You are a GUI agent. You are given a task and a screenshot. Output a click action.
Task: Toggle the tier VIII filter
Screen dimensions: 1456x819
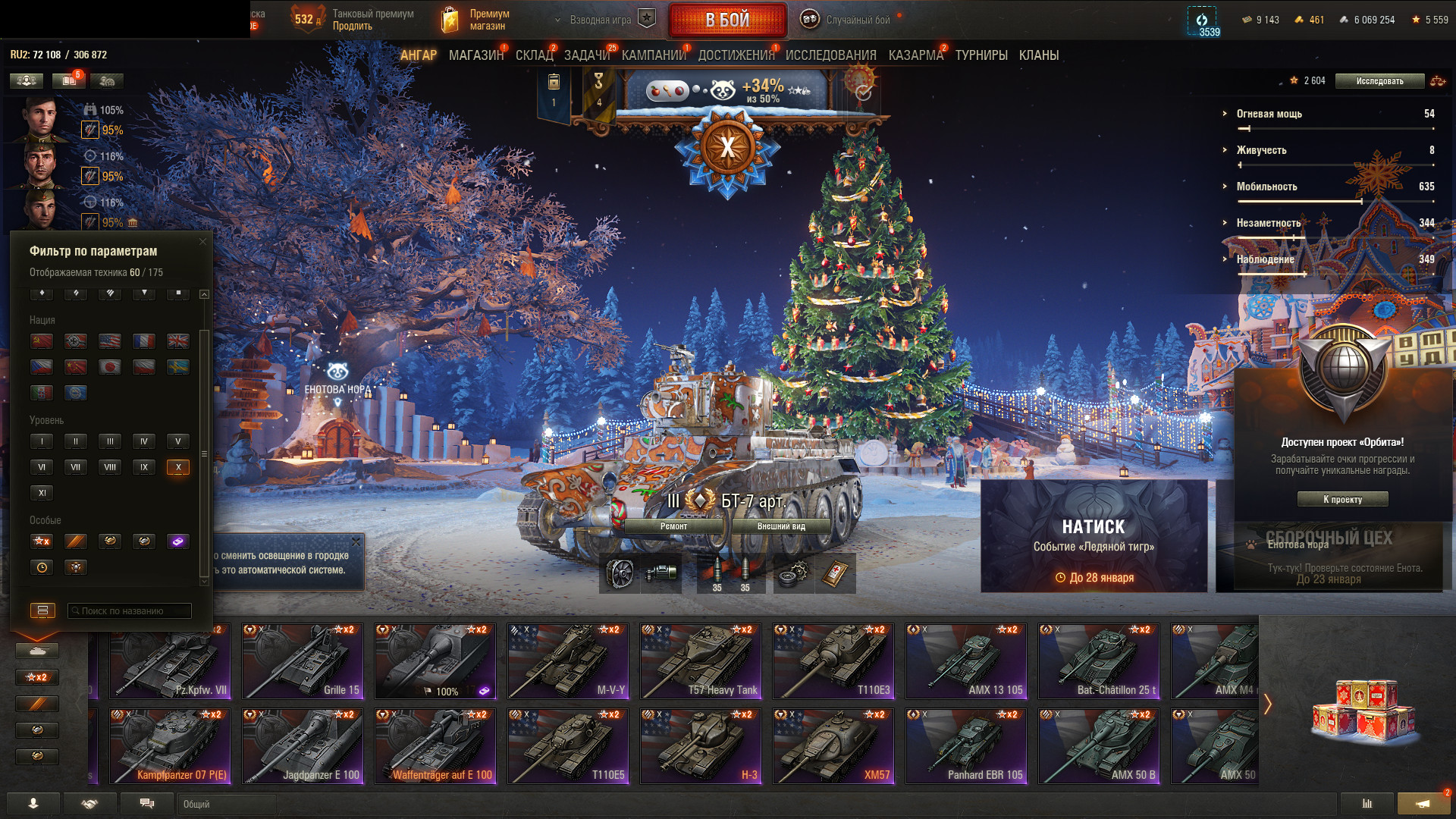click(x=110, y=467)
